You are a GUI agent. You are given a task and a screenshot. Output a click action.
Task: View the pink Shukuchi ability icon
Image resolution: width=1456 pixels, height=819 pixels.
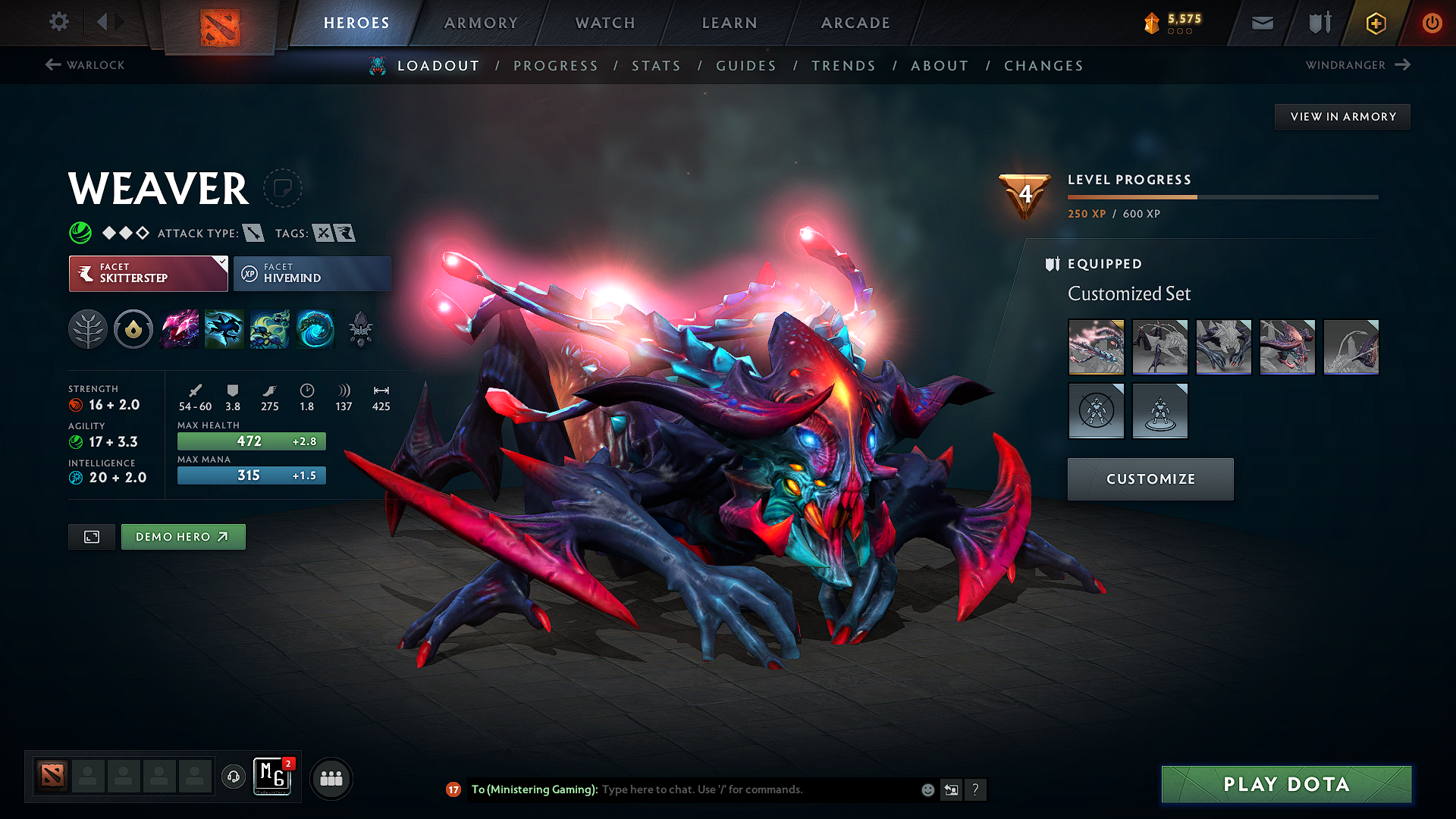180,329
